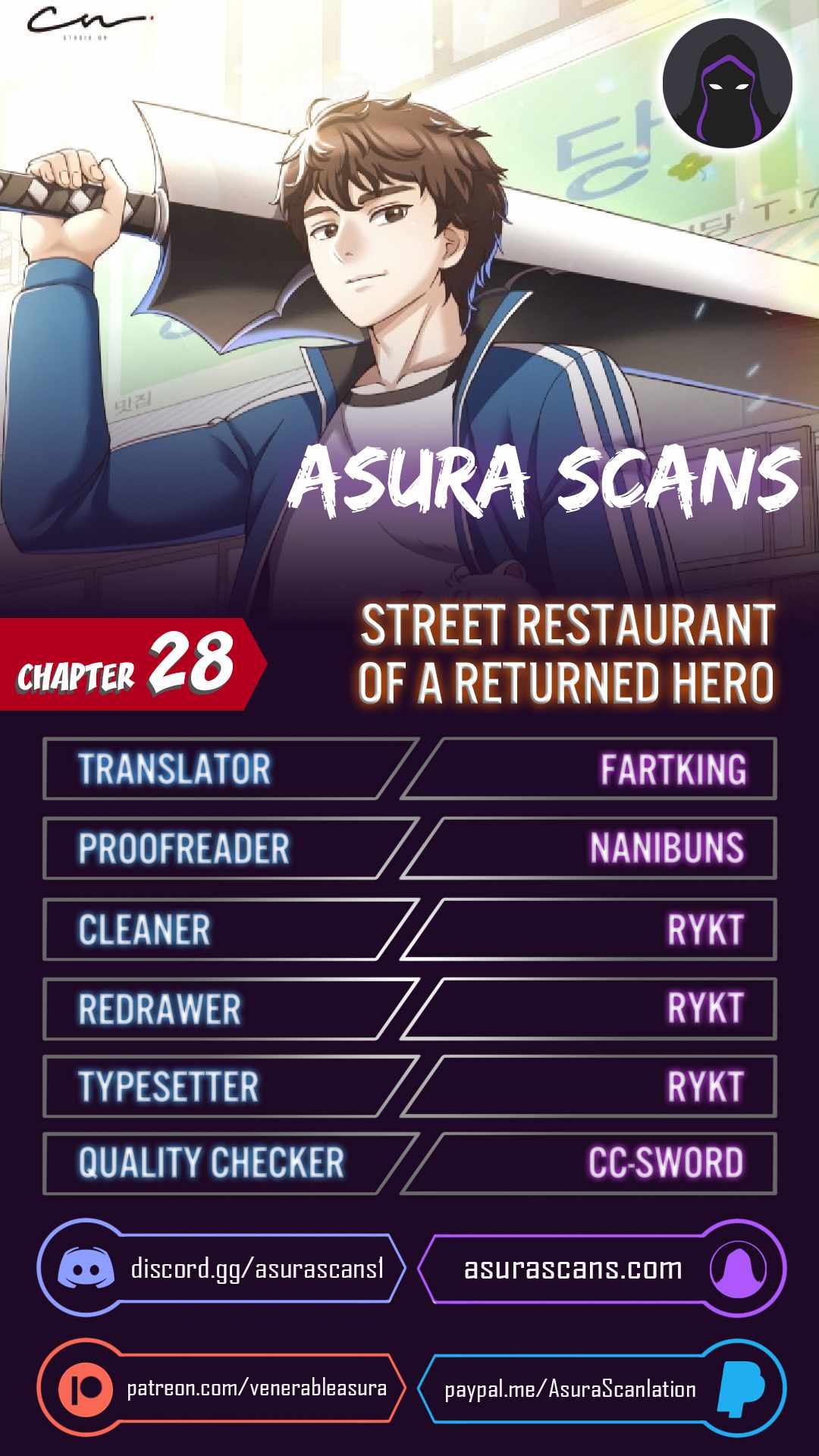Open the patreon.com/venerableasura link badge
819x1456 pixels.
point(221,1389)
